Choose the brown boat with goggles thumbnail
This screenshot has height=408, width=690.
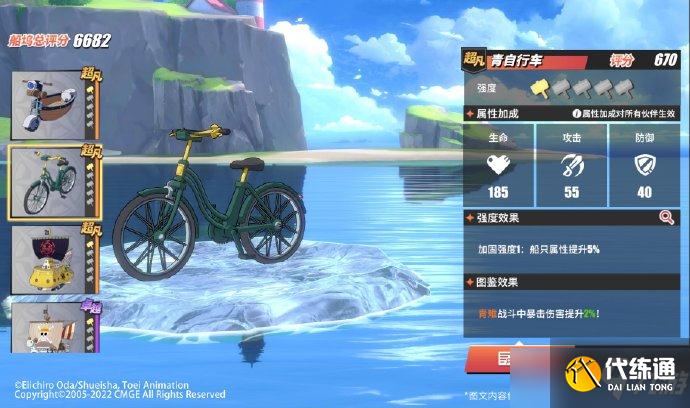[x=50, y=106]
